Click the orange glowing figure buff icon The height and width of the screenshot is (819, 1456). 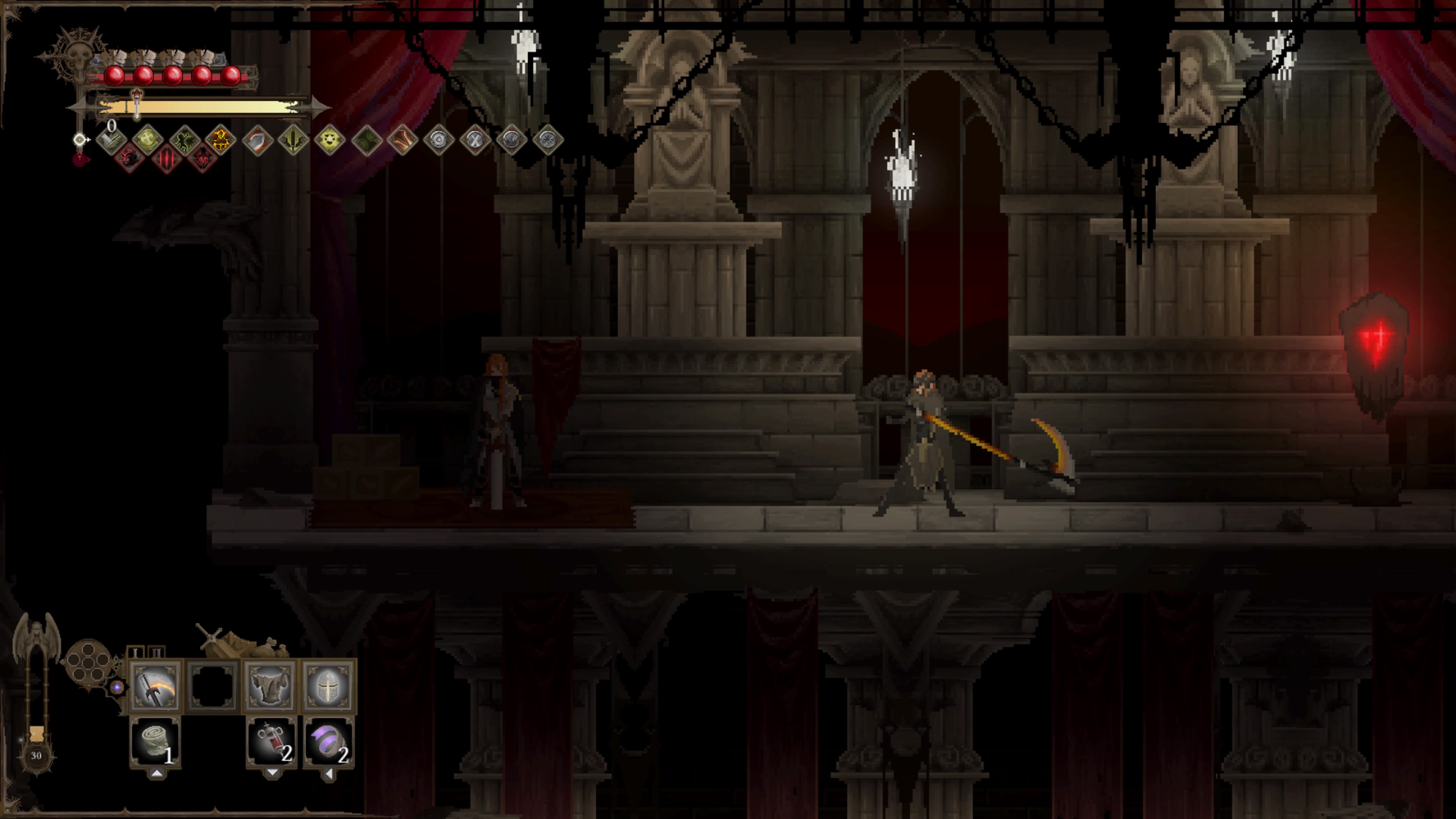[220, 139]
